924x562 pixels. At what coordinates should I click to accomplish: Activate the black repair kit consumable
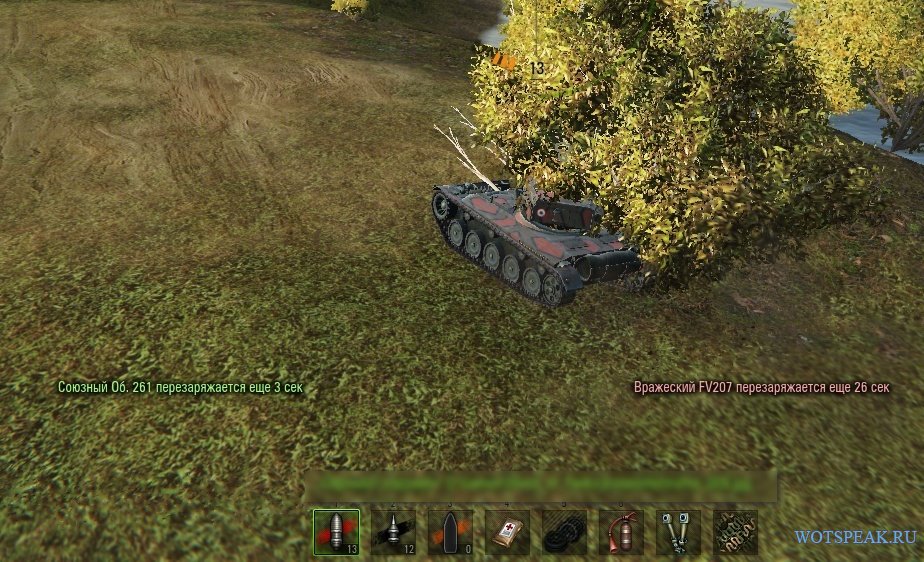[x=564, y=531]
